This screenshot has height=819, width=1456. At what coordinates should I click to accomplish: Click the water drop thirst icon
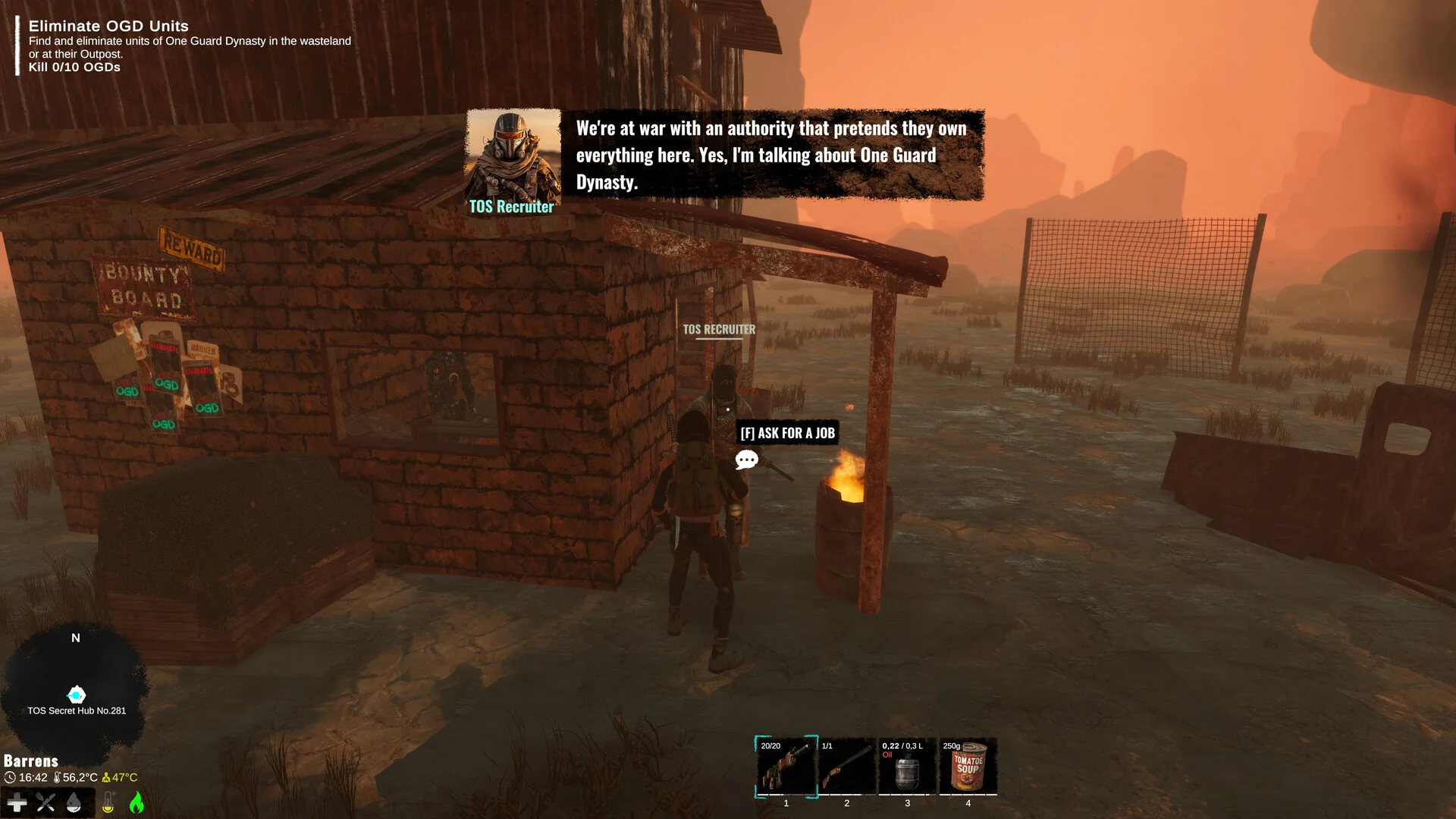pyautogui.click(x=74, y=802)
